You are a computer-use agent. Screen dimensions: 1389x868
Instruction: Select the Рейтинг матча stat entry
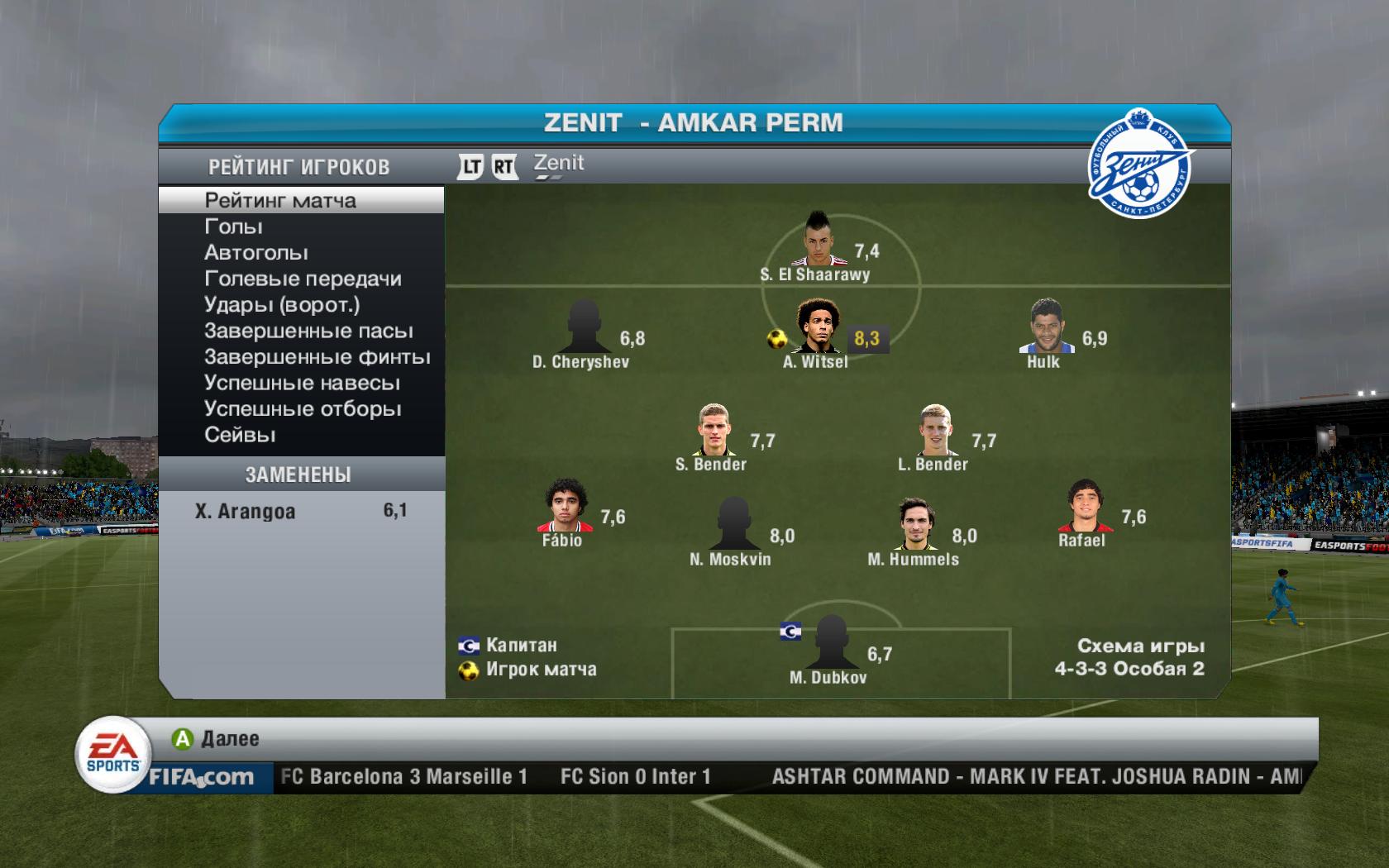(x=280, y=201)
